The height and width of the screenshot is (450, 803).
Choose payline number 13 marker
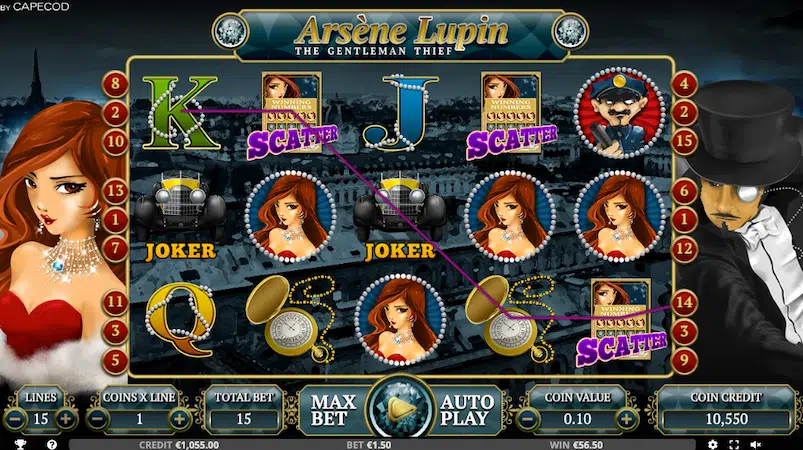115,190
